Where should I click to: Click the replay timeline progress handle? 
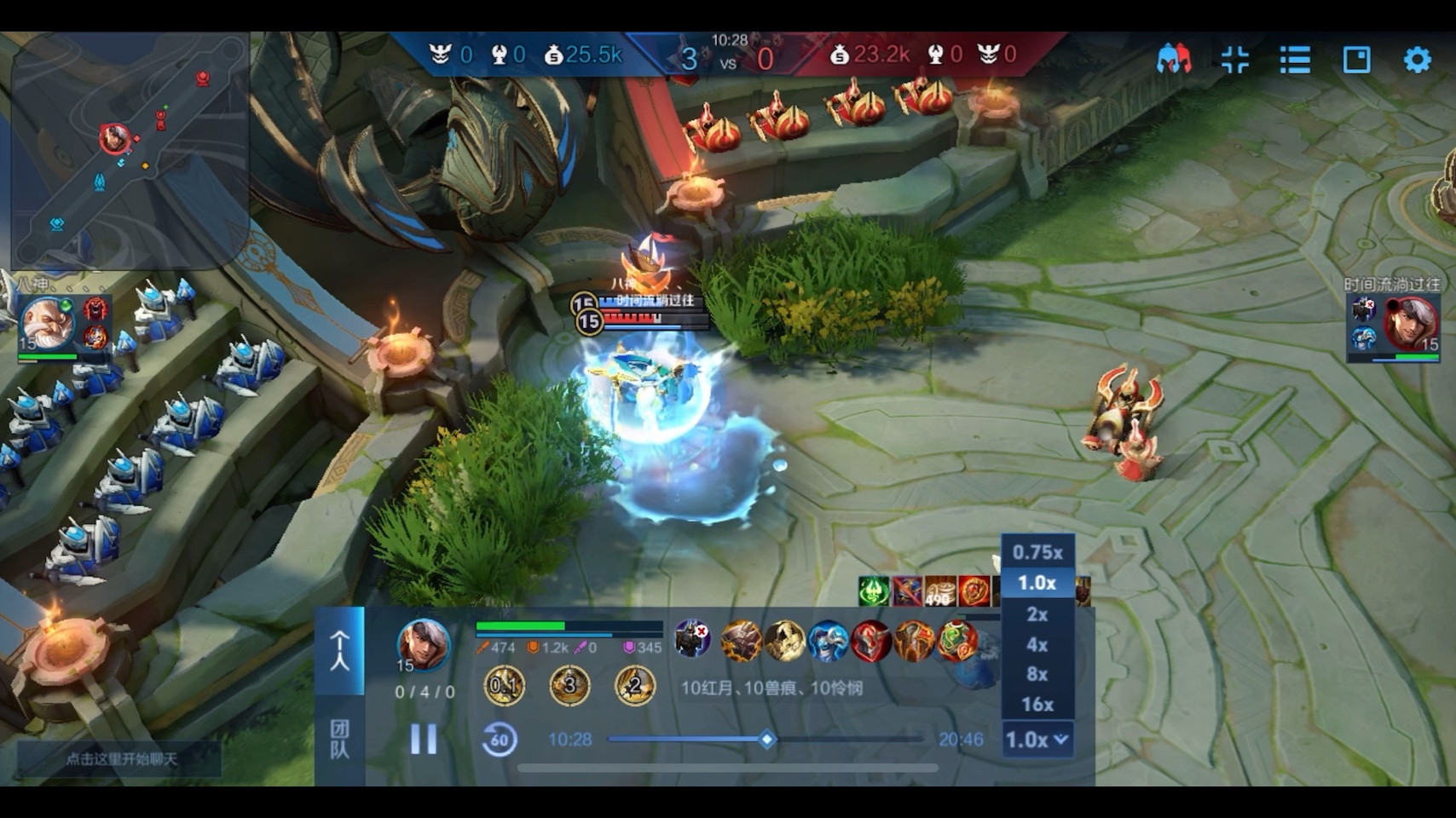(767, 740)
